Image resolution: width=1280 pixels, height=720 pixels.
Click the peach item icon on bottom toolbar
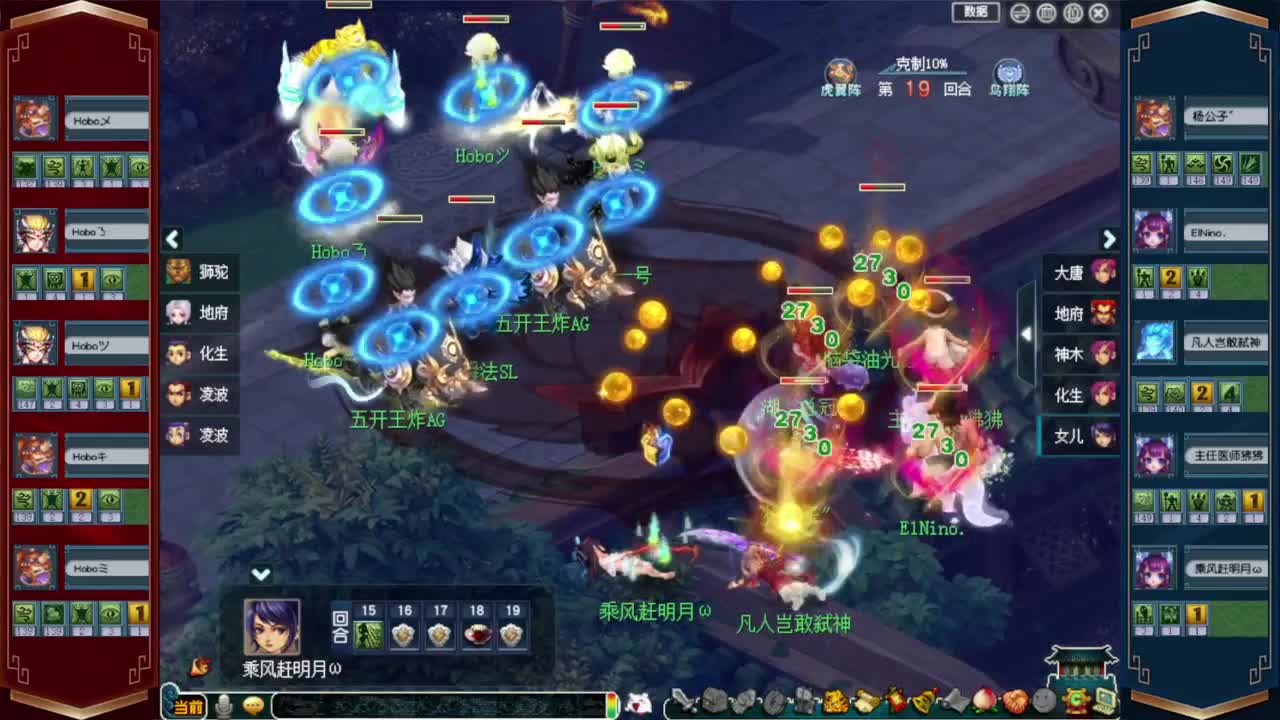(981, 700)
